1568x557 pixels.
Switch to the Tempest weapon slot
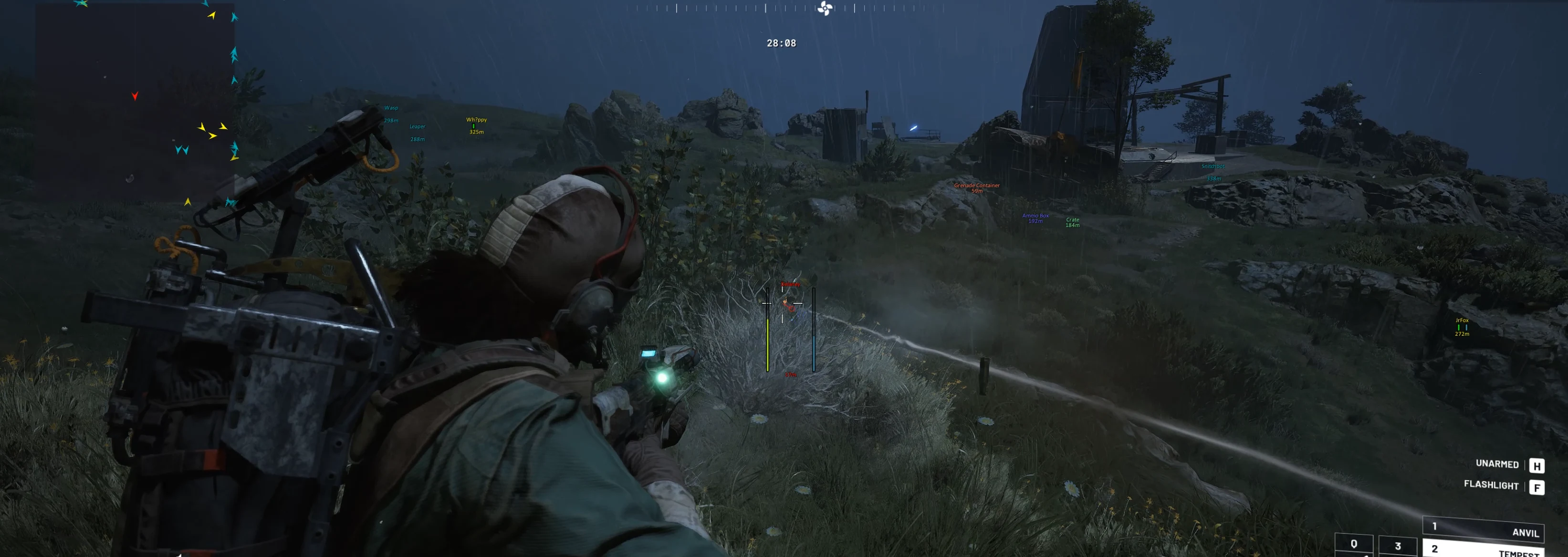tap(1485, 549)
